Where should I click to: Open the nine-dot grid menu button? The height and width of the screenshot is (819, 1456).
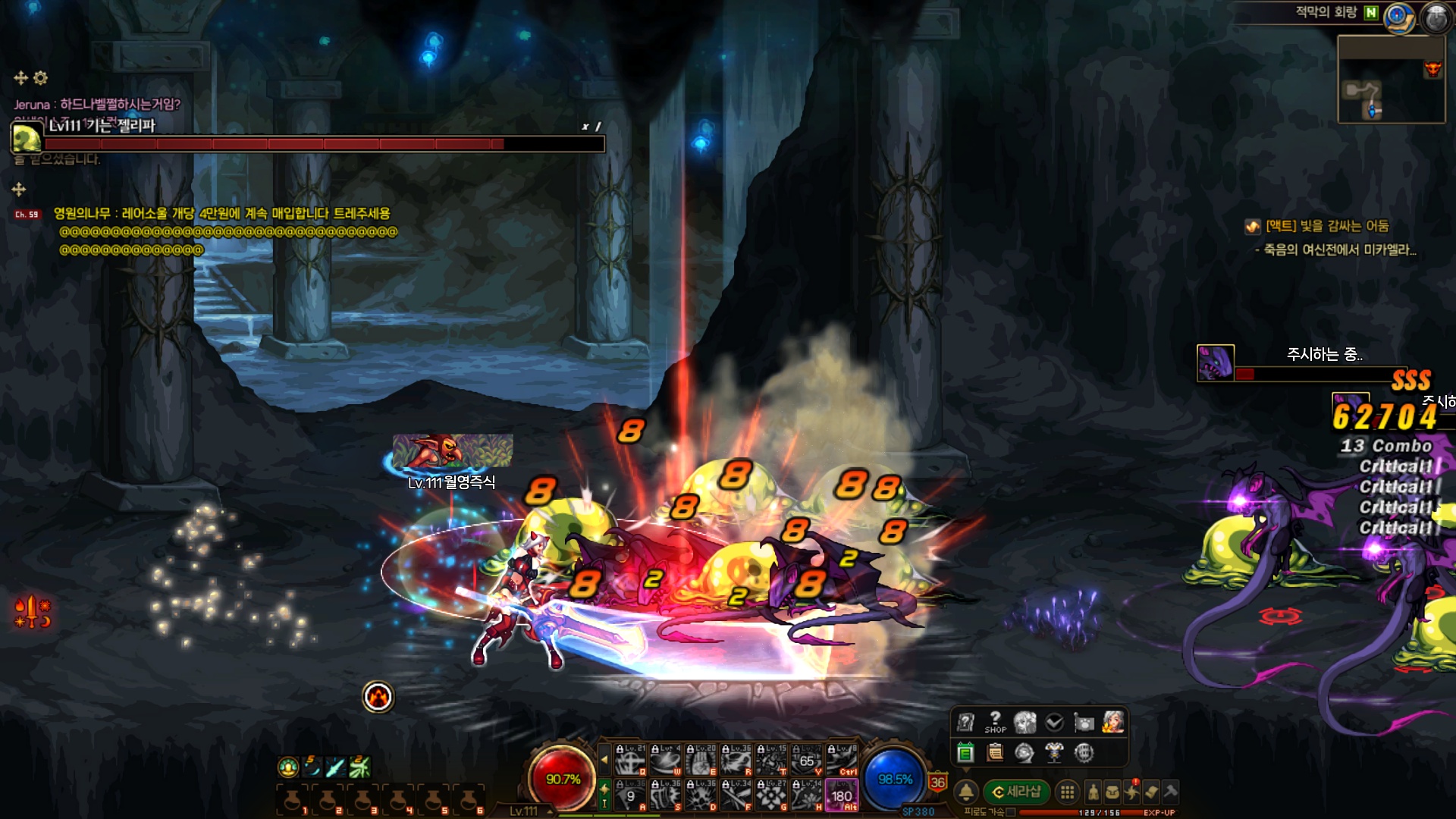[x=1067, y=792]
